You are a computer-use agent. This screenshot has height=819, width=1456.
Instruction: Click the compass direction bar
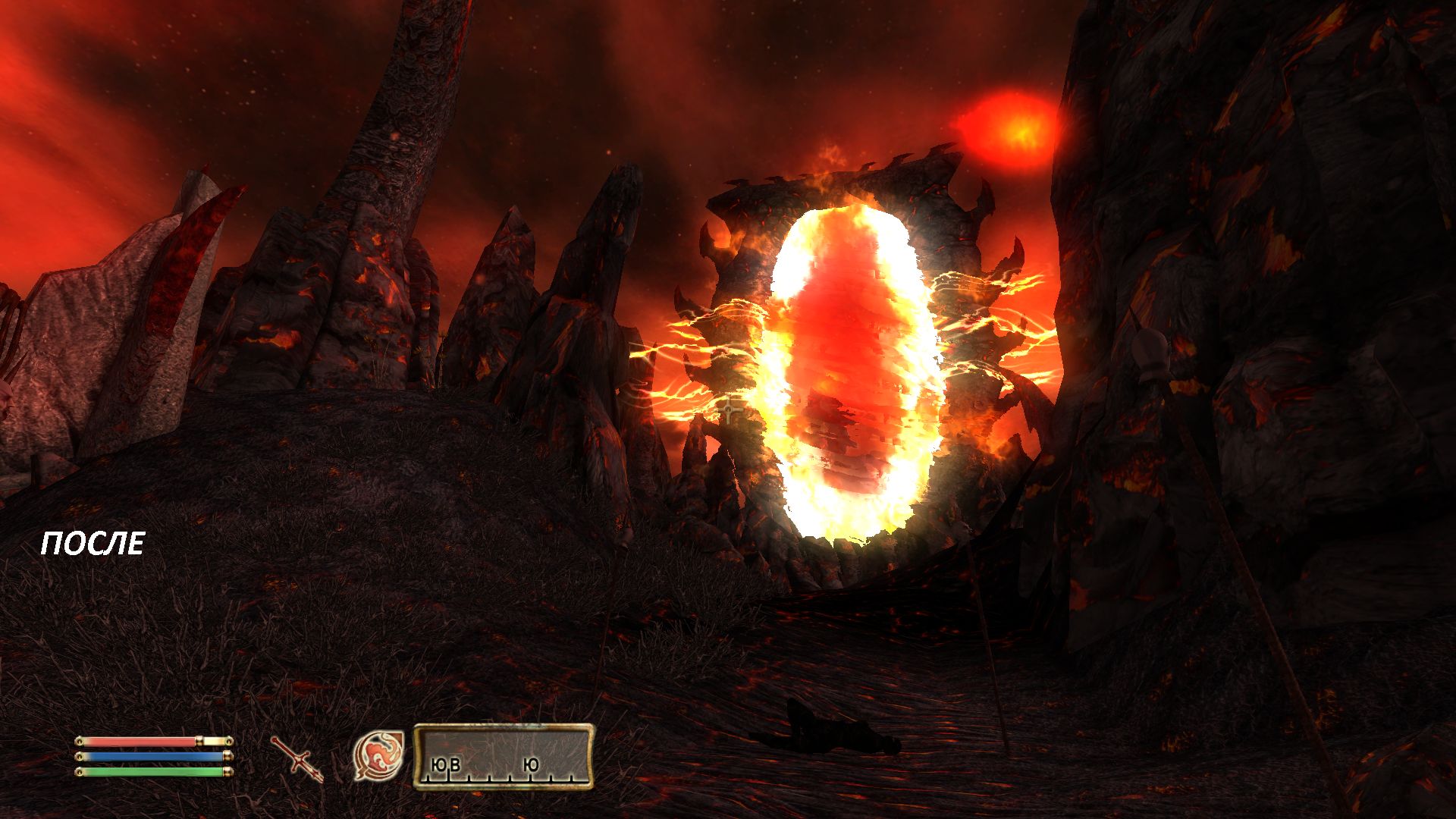point(504,756)
